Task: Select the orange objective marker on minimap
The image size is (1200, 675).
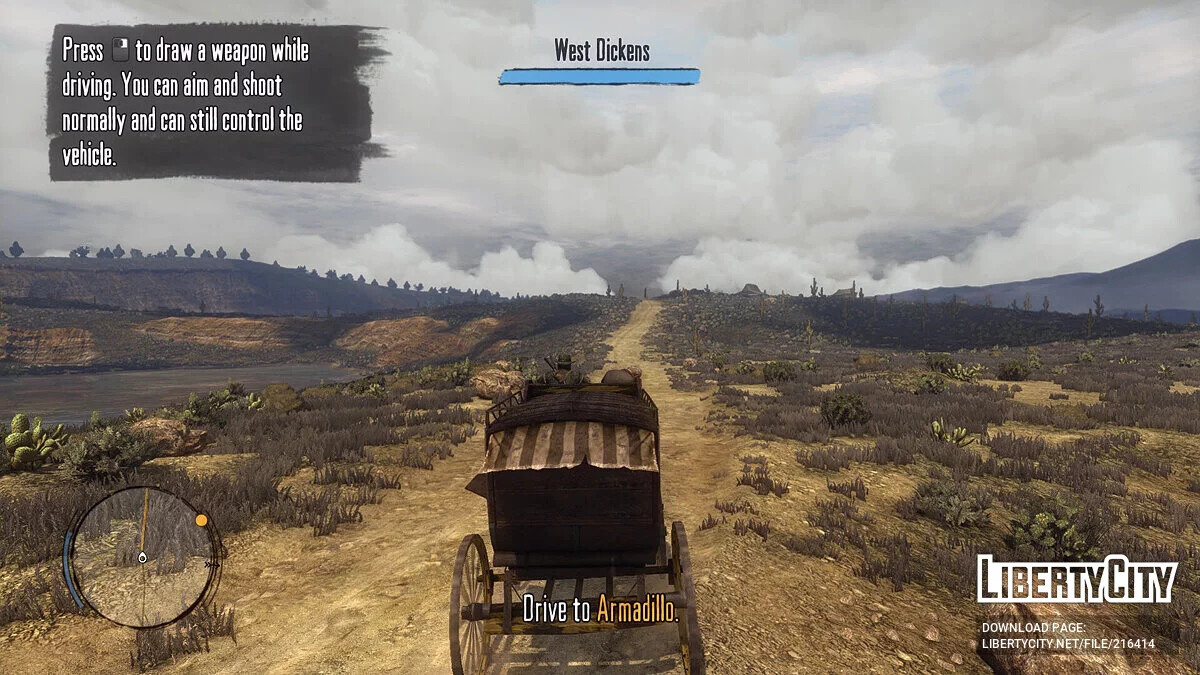Action: coord(201,520)
